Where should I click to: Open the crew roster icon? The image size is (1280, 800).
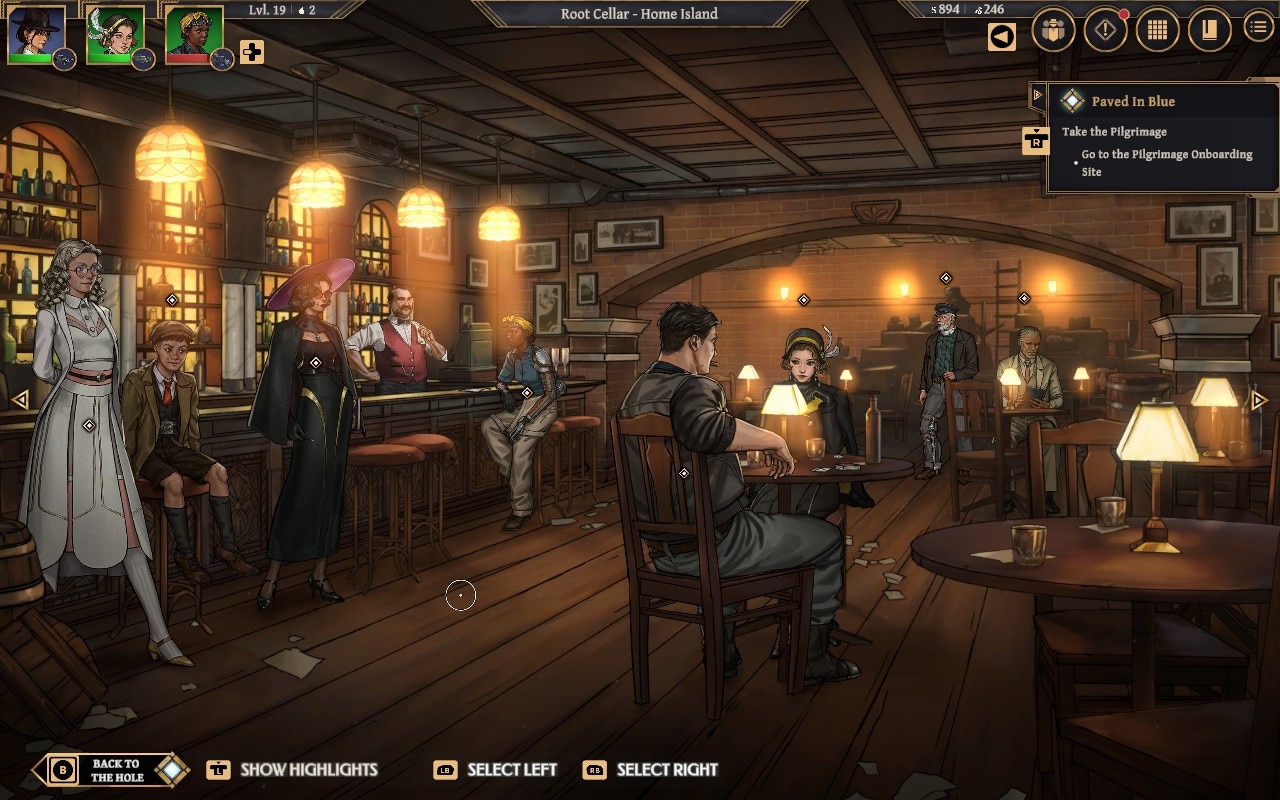click(x=1053, y=31)
